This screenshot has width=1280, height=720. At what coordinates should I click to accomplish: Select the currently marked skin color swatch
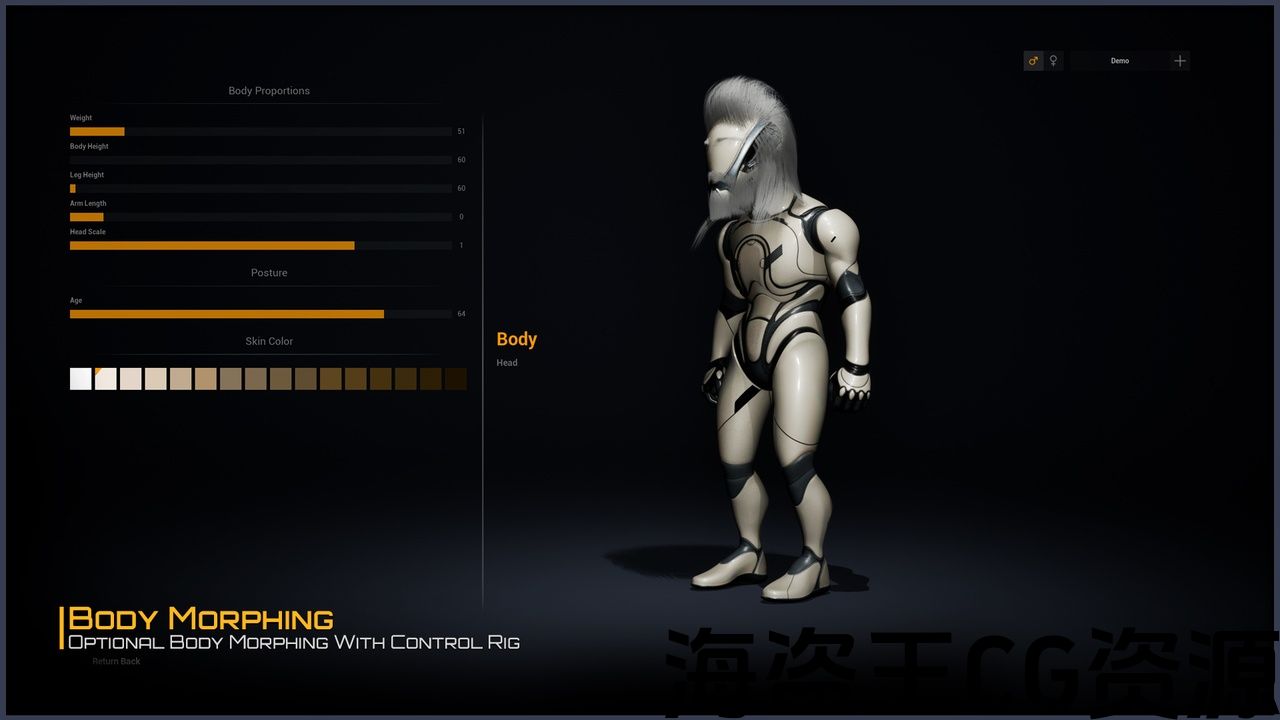(106, 379)
